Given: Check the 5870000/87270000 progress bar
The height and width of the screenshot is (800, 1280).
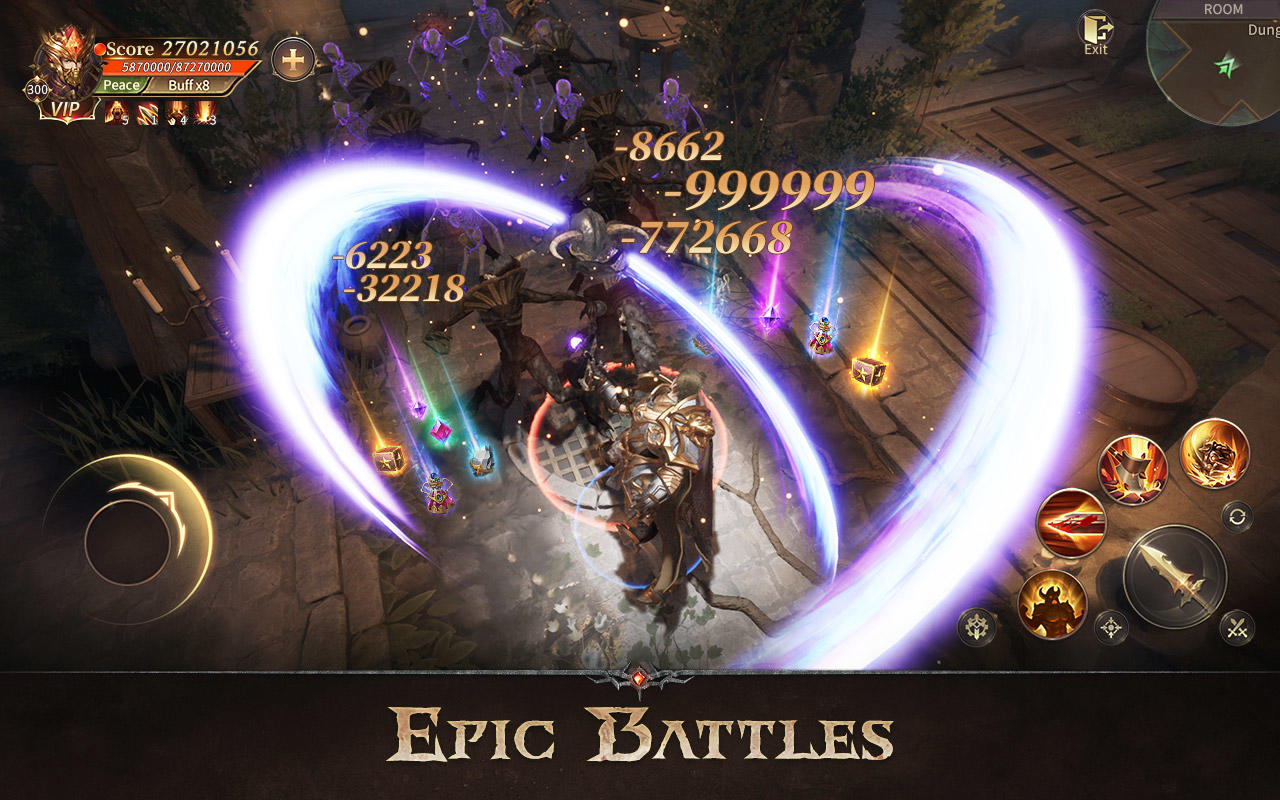Looking at the screenshot, I should point(175,66).
